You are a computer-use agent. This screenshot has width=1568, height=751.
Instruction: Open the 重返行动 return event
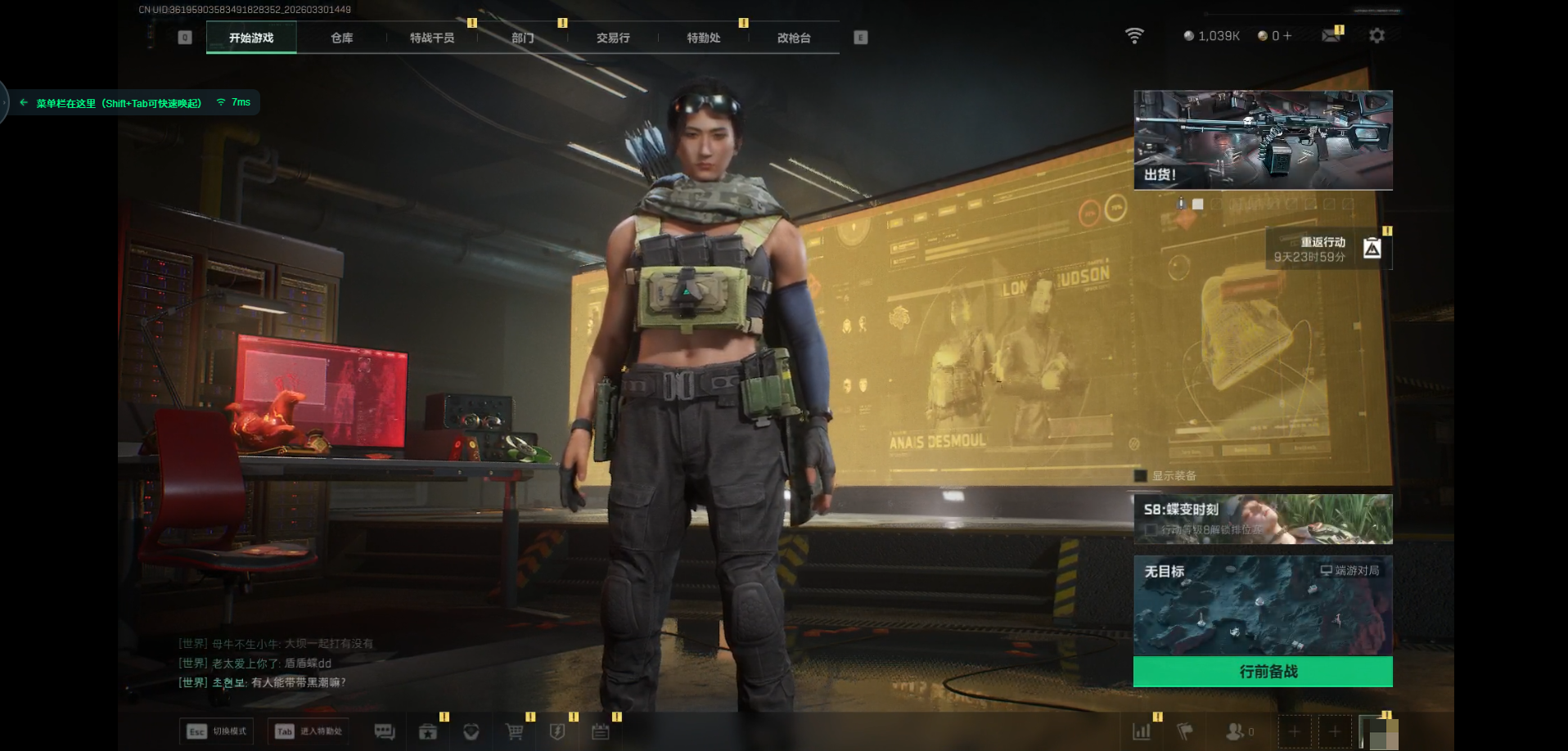pyautogui.click(x=1327, y=249)
